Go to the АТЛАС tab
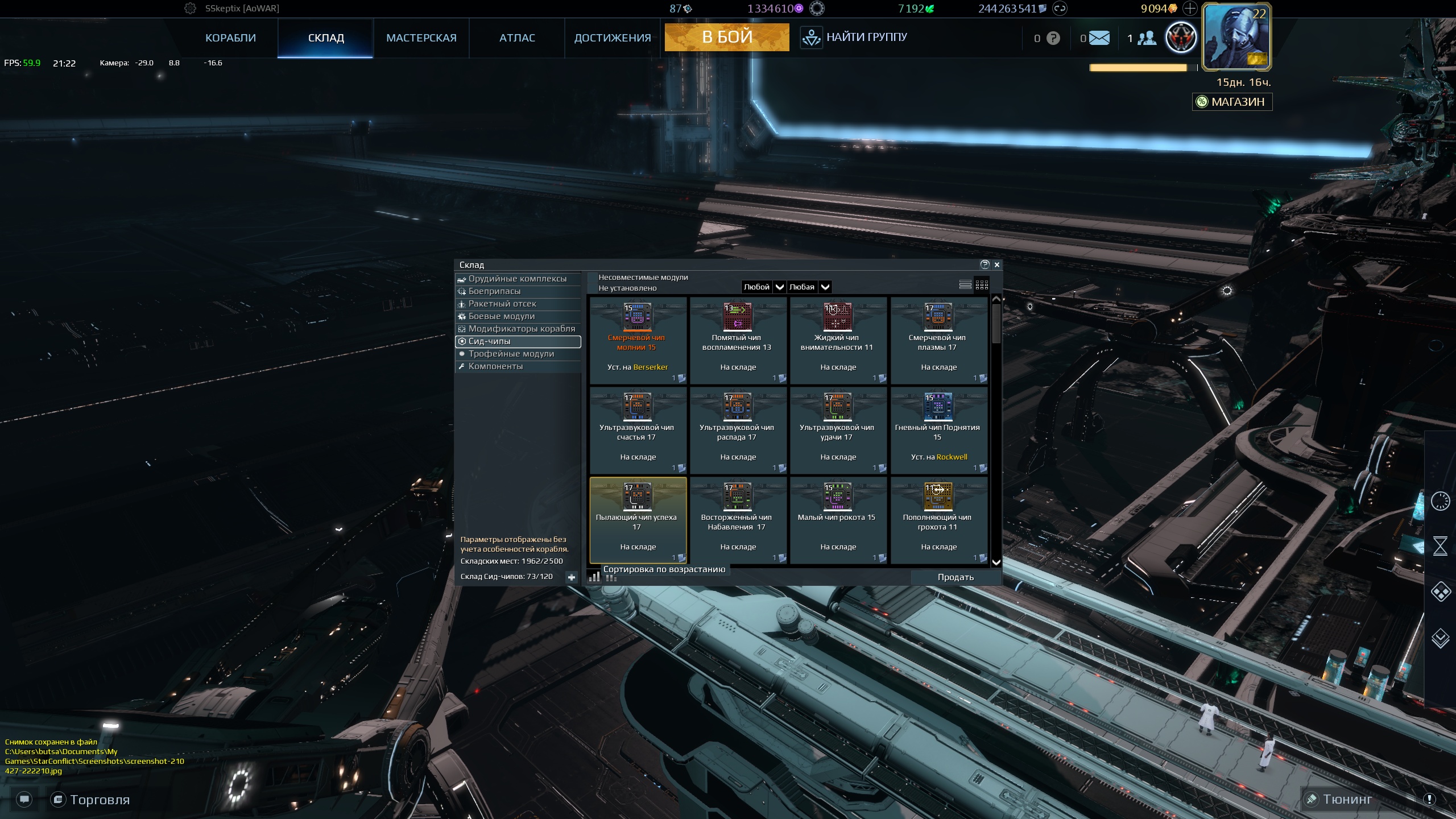 517,38
